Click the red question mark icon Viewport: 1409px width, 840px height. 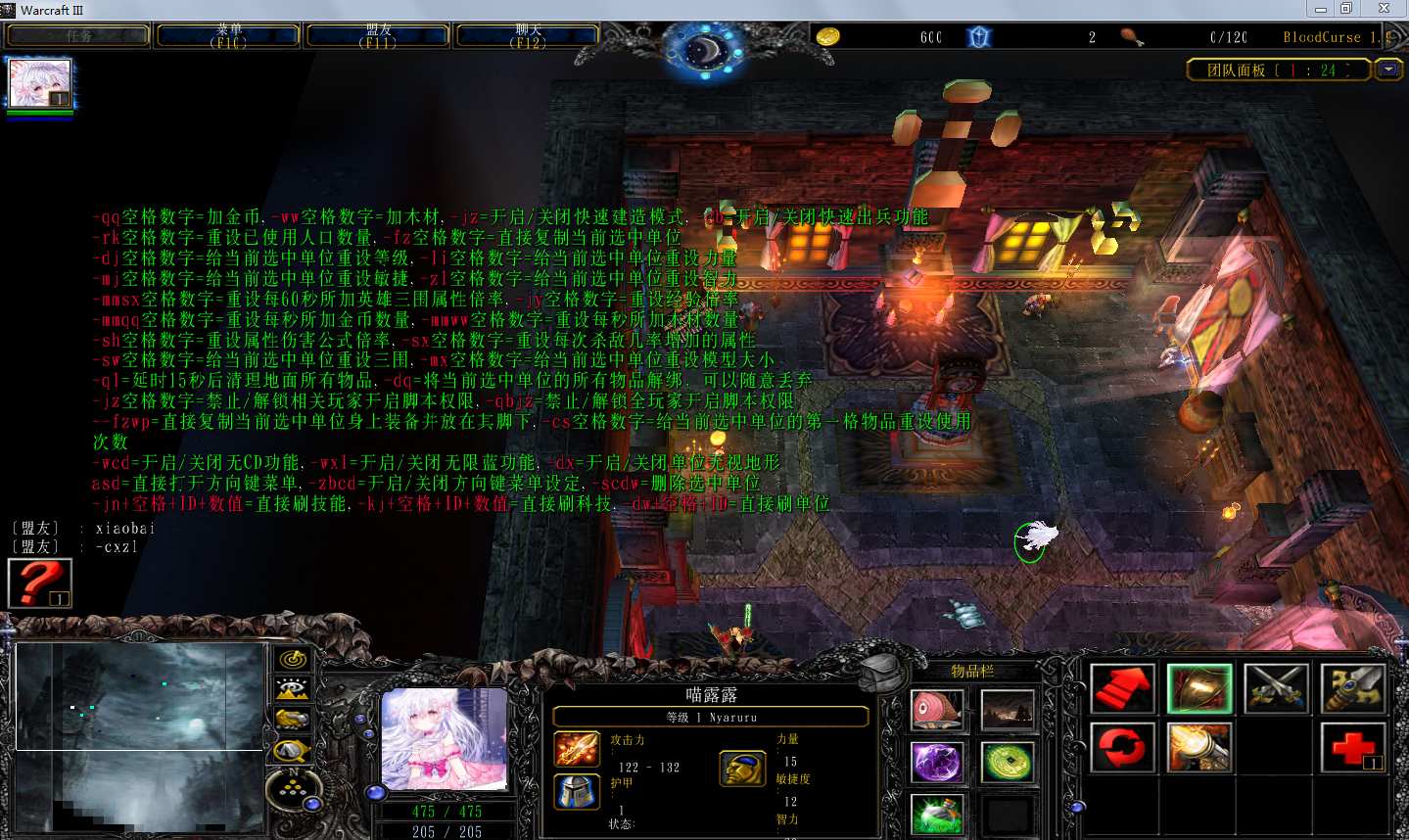39,583
